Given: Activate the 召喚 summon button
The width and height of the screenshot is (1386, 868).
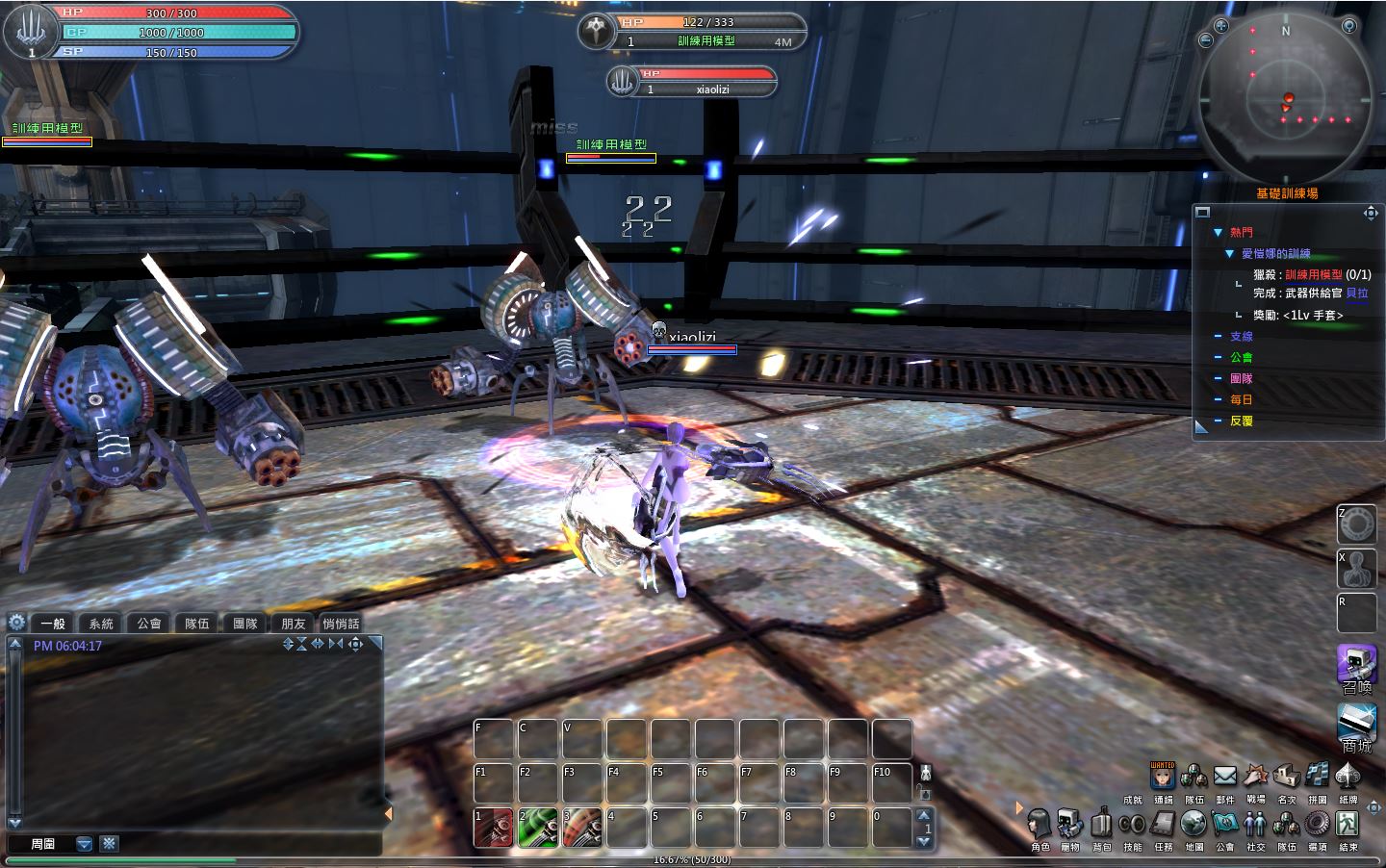Looking at the screenshot, I should [1355, 665].
